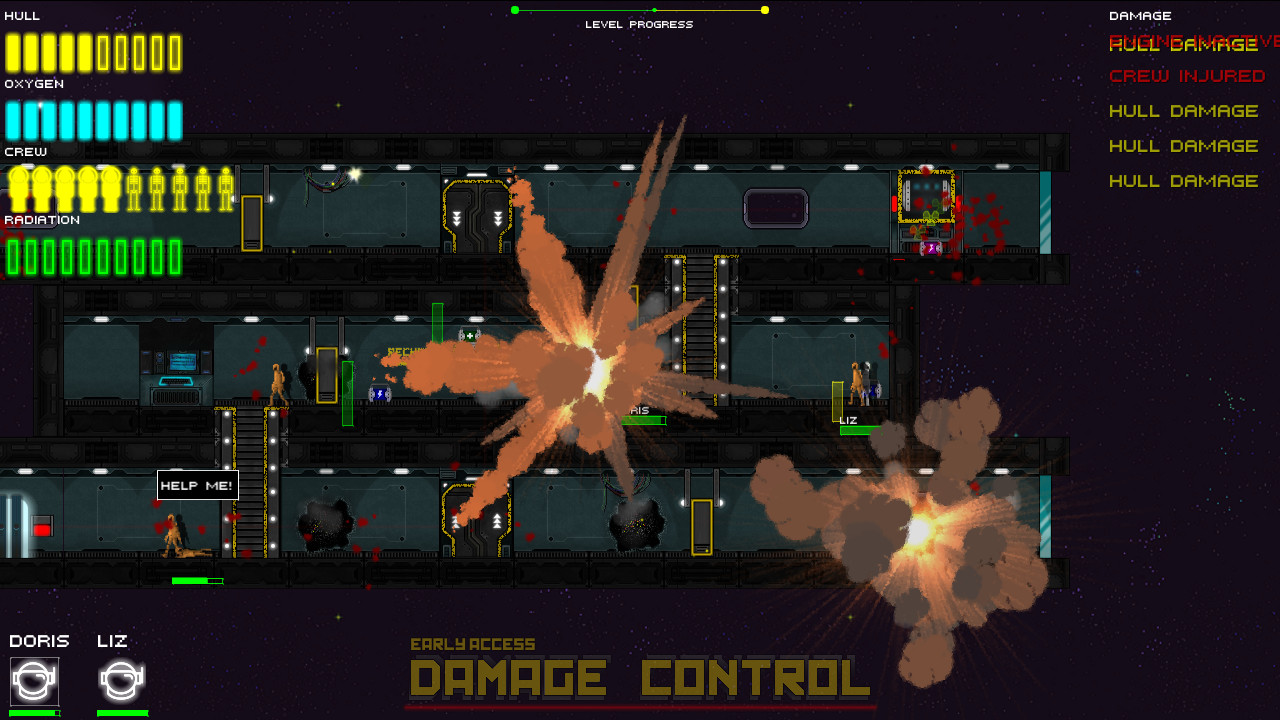Select Liz's crew portrait
1280x720 pixels.
point(120,682)
